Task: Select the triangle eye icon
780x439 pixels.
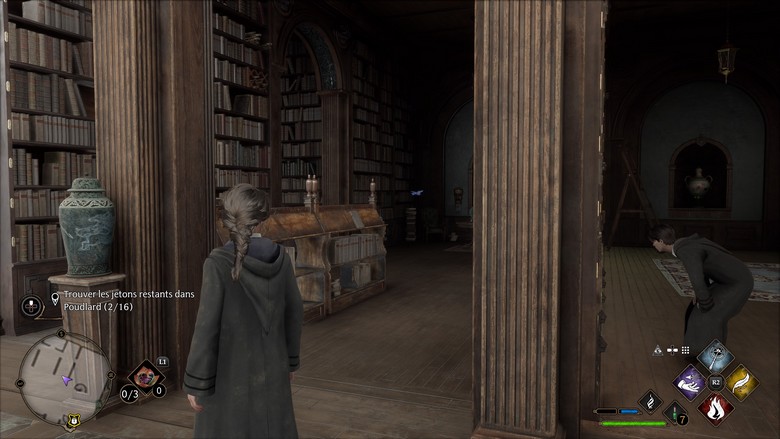Action: pyautogui.click(x=657, y=351)
